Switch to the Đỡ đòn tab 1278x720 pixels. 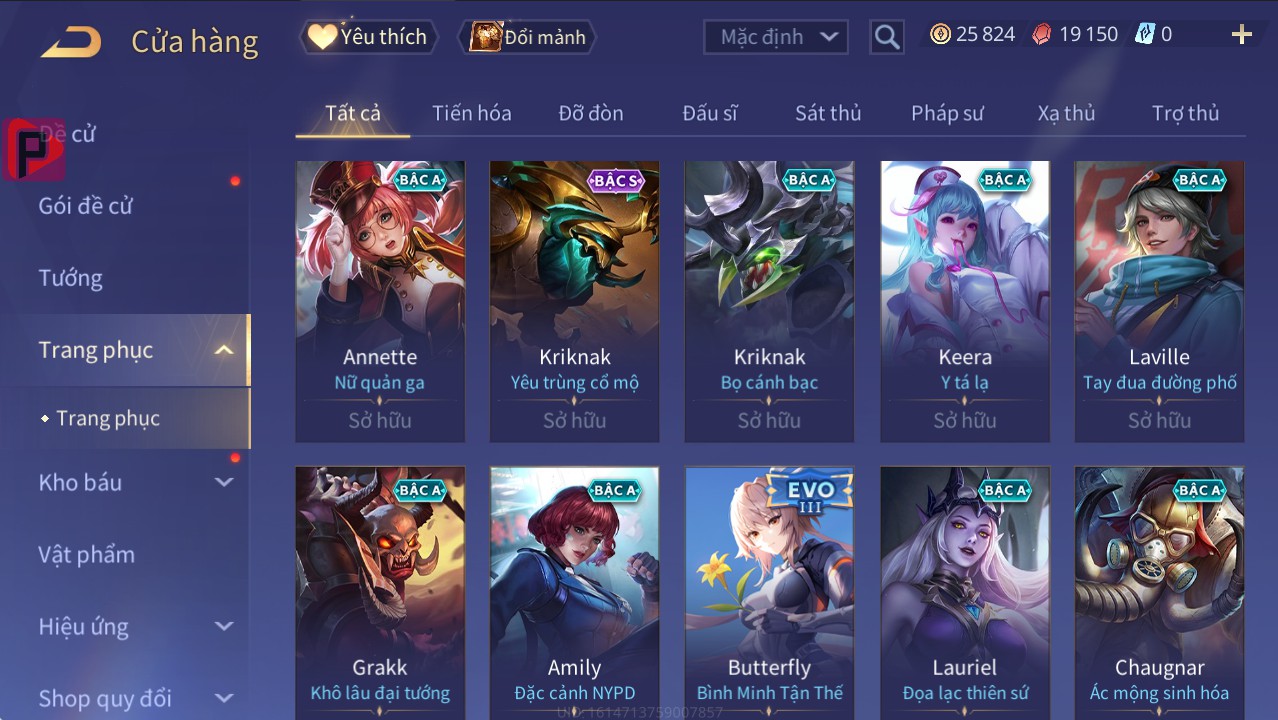tap(590, 113)
